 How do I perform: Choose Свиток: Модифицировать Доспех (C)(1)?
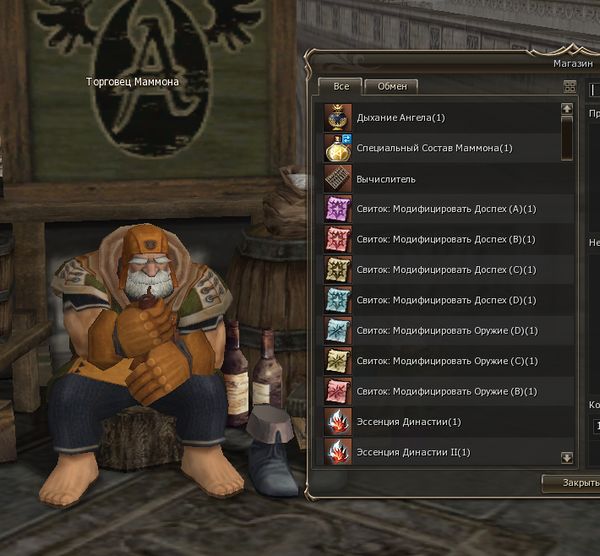tap(440, 270)
